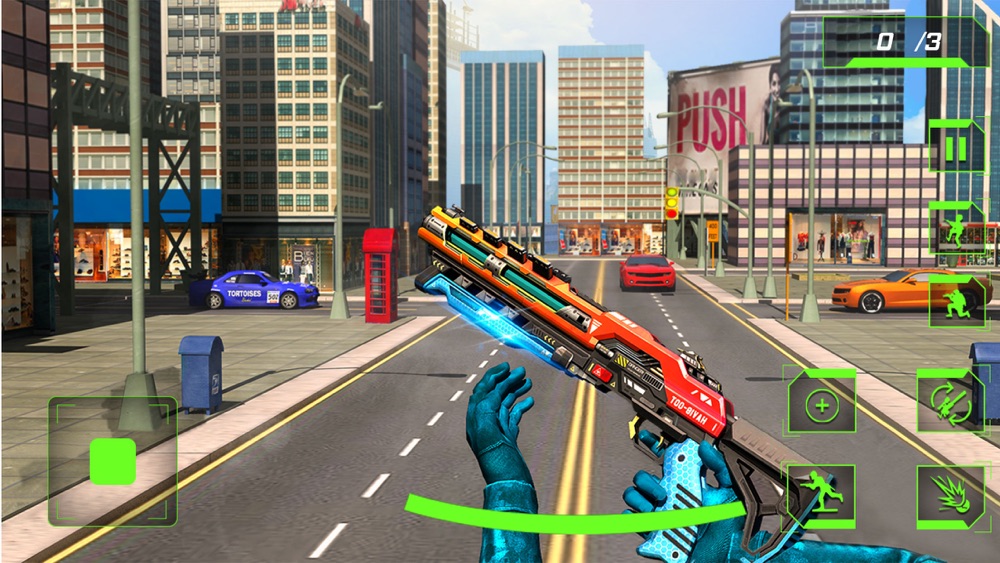Tap the jumping soldier icon
This screenshot has width=1000, height=563.
pyautogui.click(x=956, y=230)
